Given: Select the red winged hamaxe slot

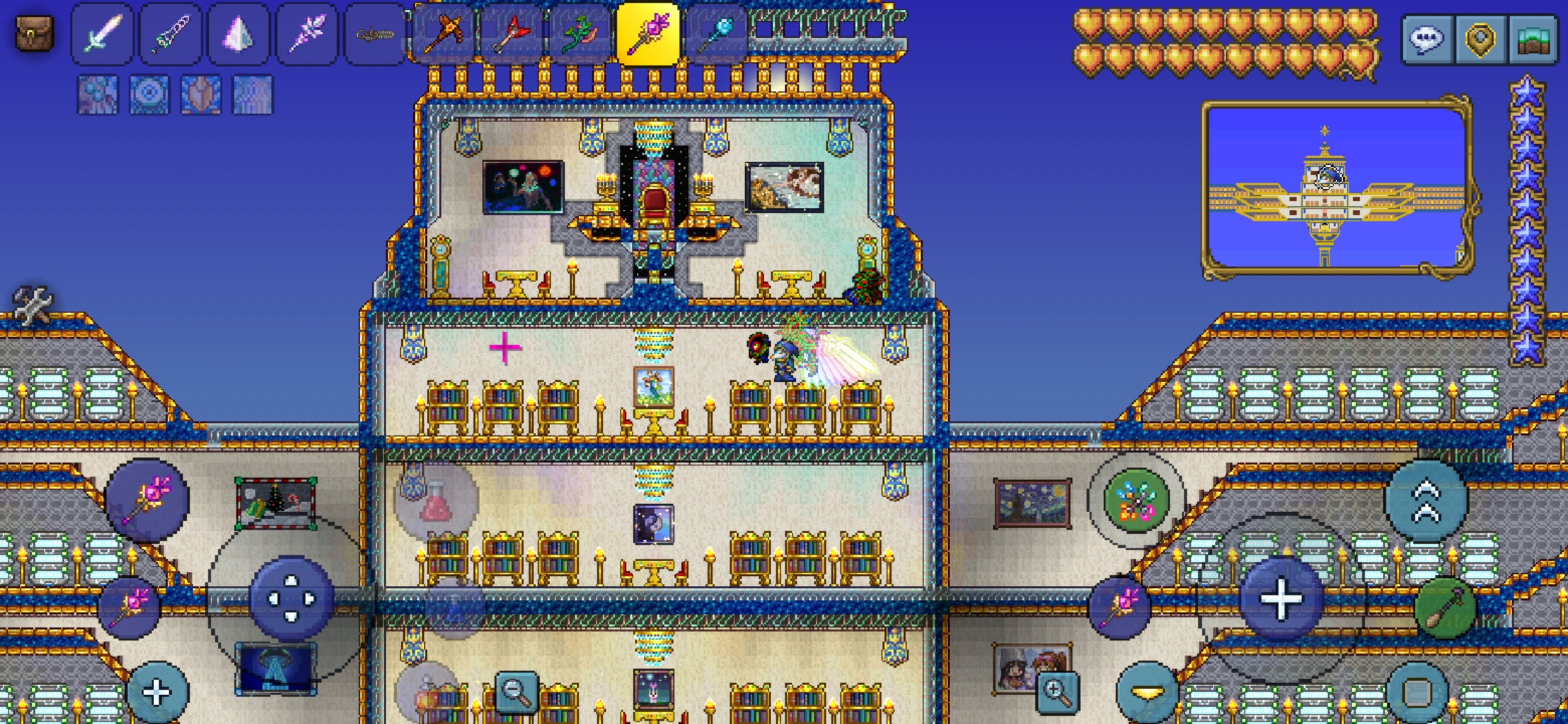Looking at the screenshot, I should point(511,34).
